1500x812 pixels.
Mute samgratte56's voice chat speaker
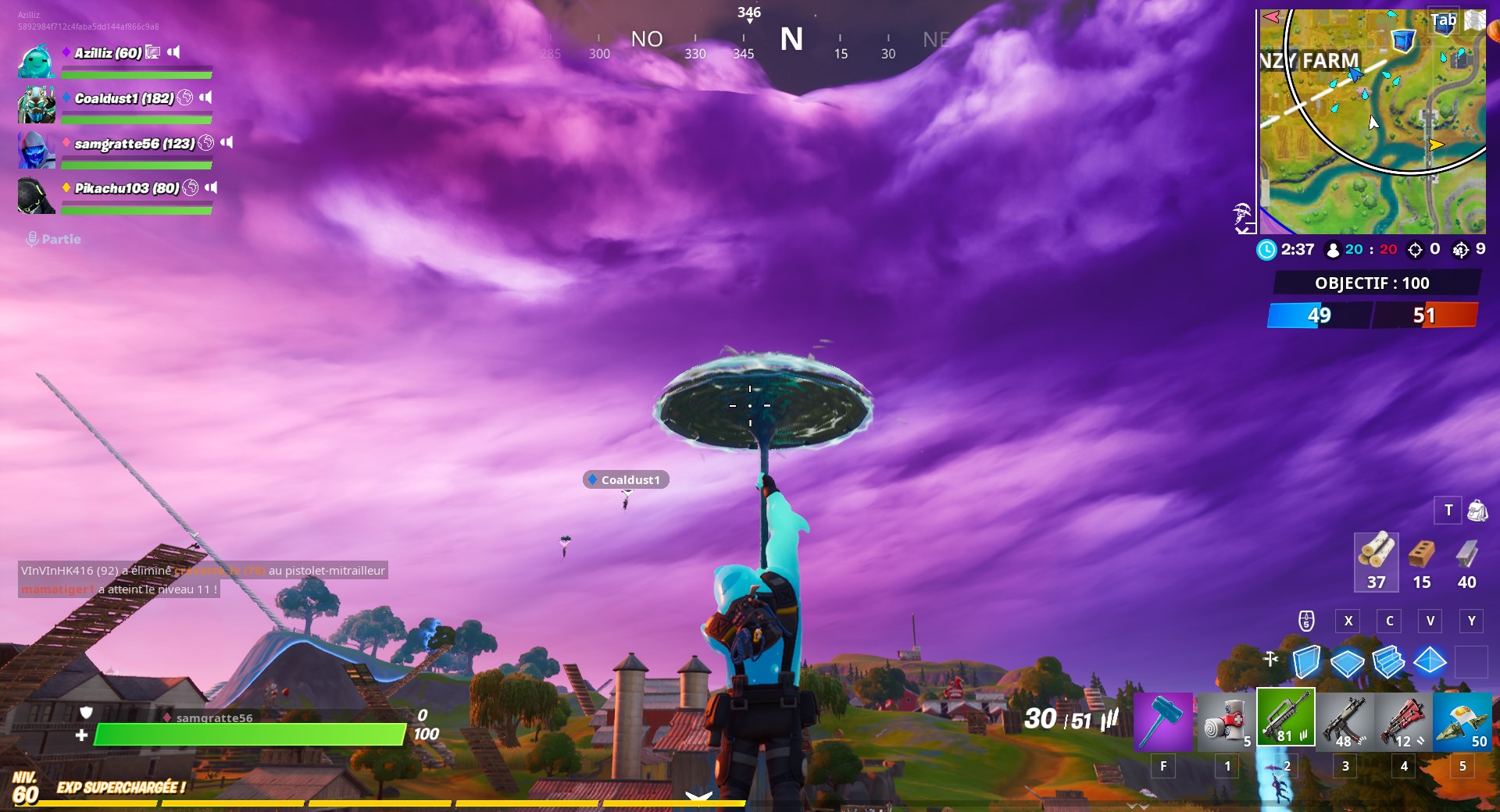pyautogui.click(x=227, y=143)
